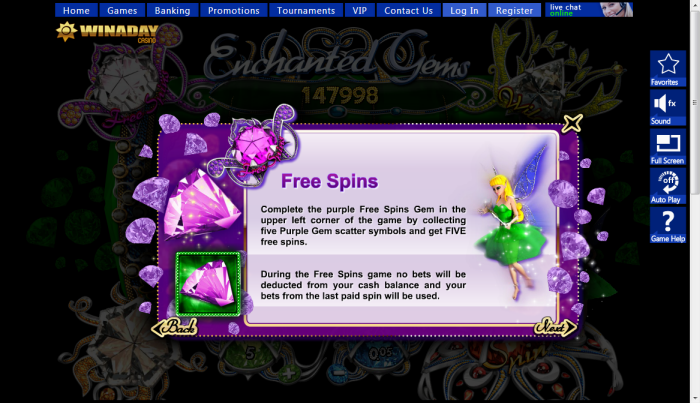Go to the Games section
This screenshot has height=403, width=700.
click(x=122, y=11)
